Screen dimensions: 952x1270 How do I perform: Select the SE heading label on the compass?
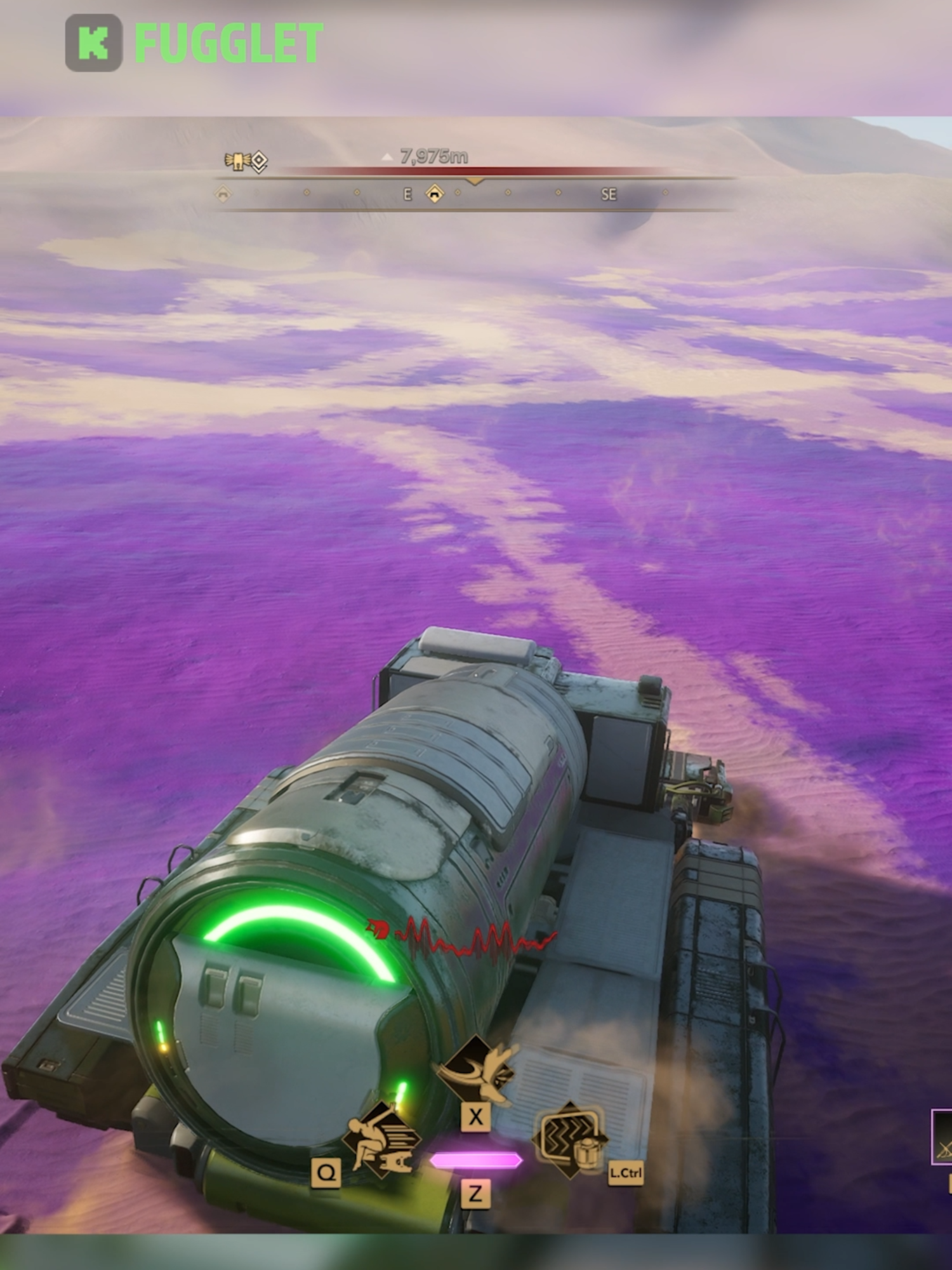pos(610,192)
